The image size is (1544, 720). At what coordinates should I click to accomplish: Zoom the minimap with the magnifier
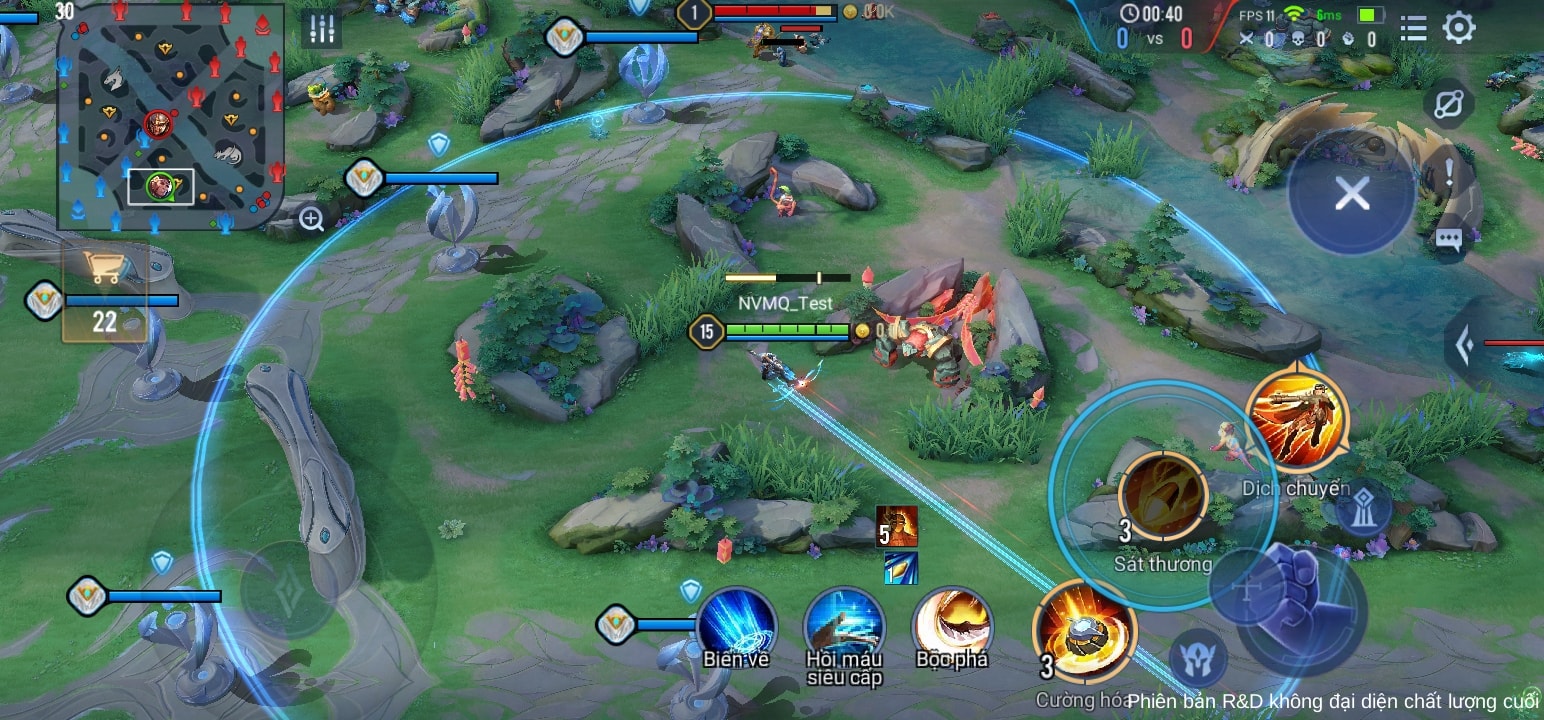(x=310, y=218)
